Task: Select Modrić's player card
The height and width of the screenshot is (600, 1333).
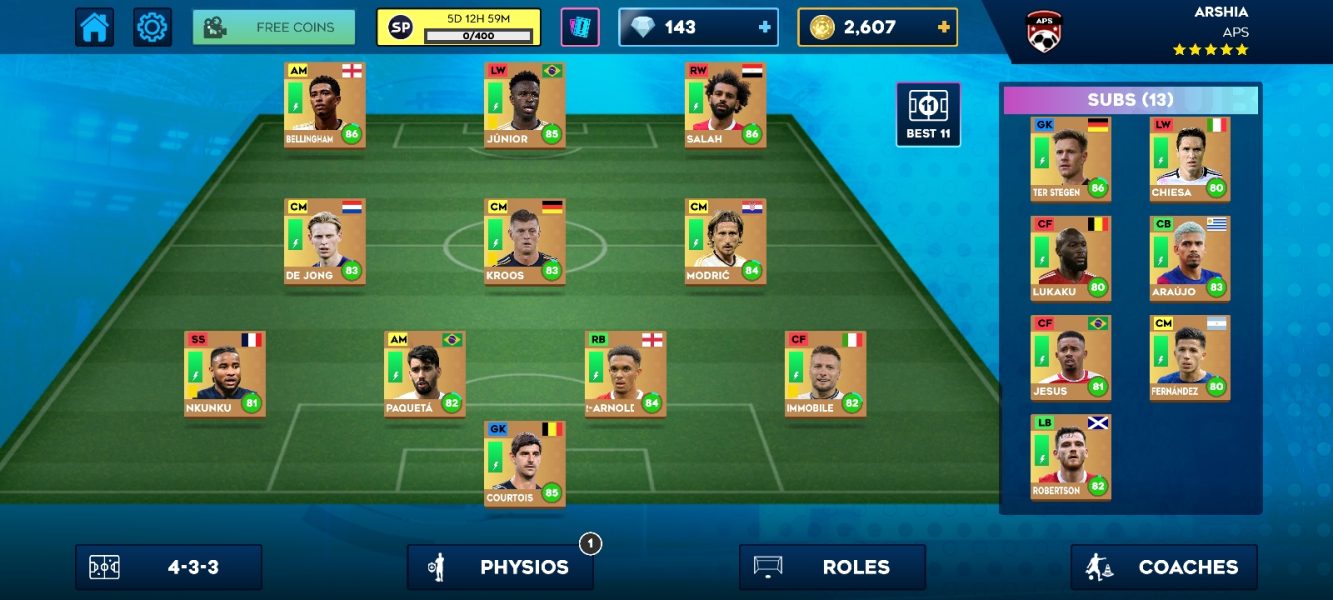Action: [725, 241]
